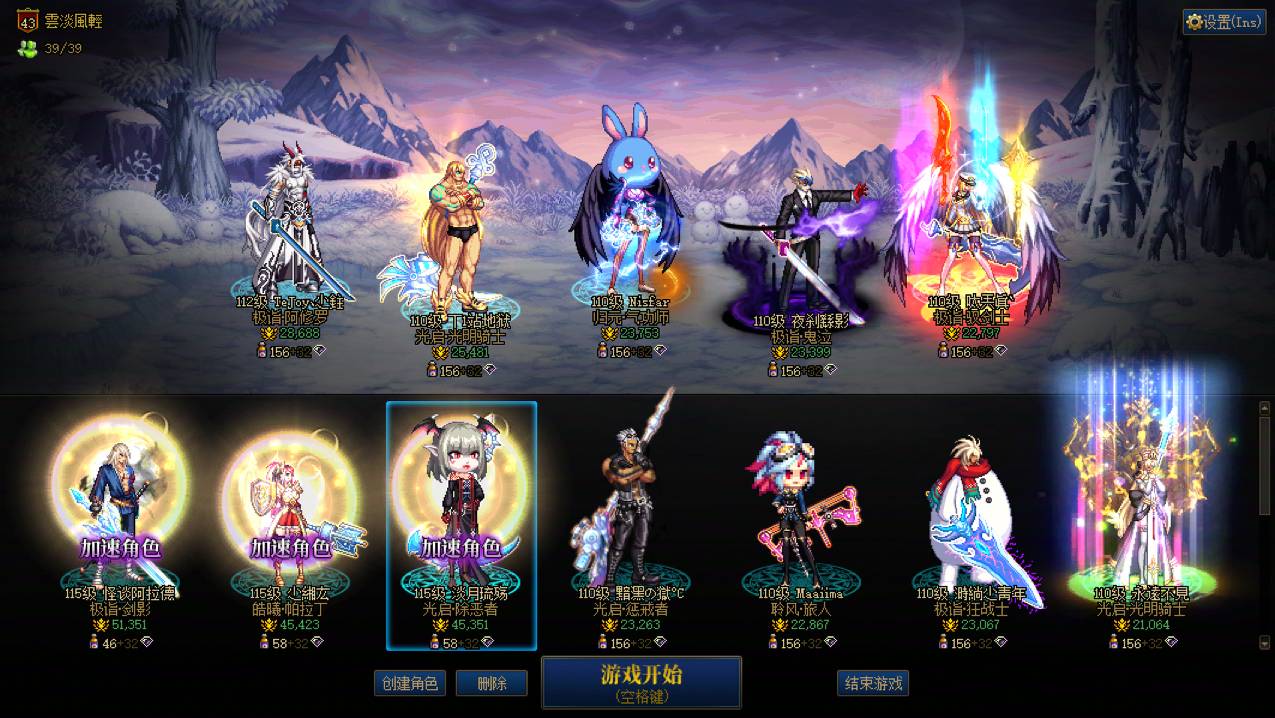Select the suited 极诣·鬼泣 character
The height and width of the screenshot is (718, 1275).
(x=803, y=250)
